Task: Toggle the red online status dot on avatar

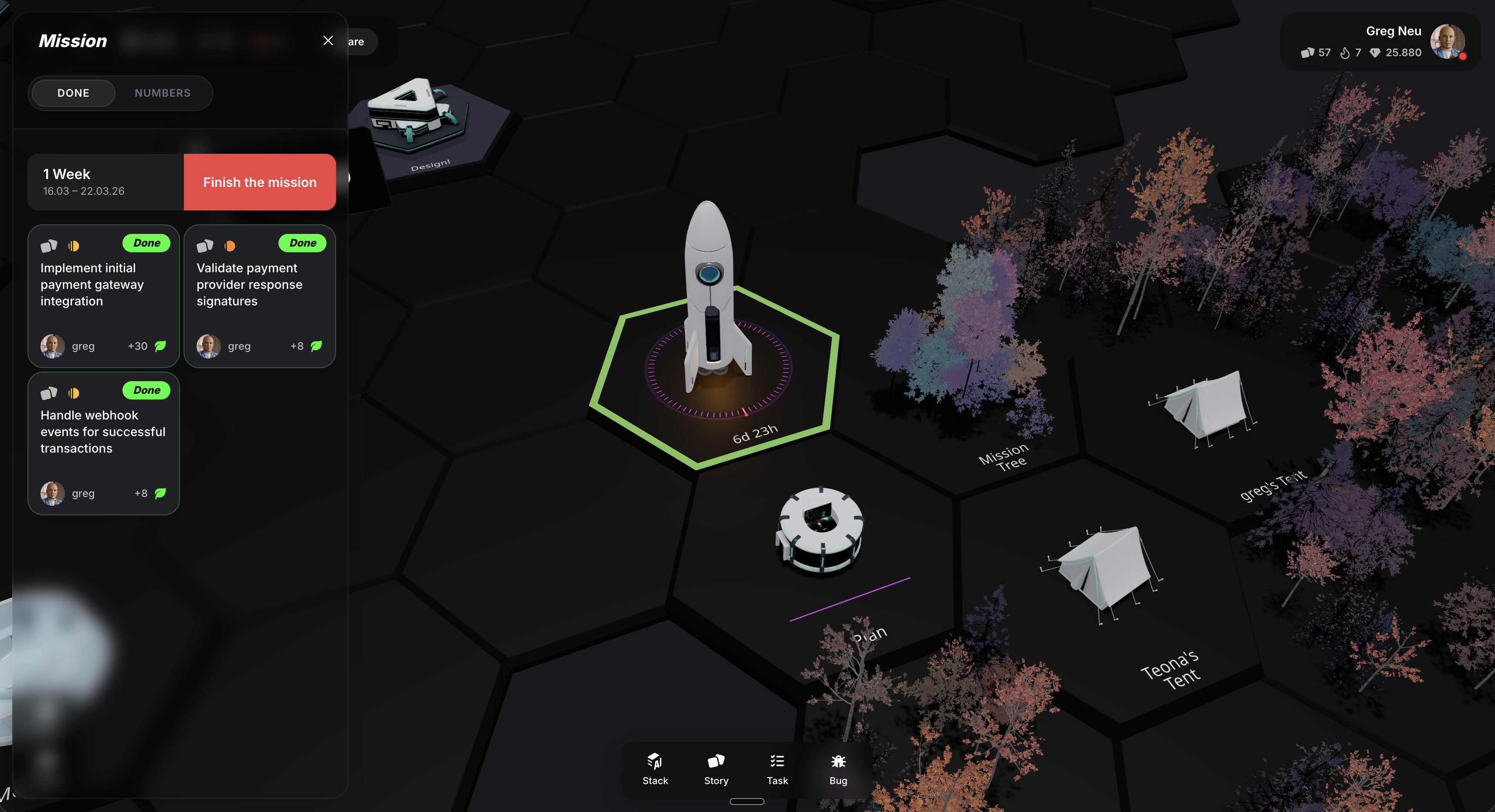Action: click(x=1464, y=57)
